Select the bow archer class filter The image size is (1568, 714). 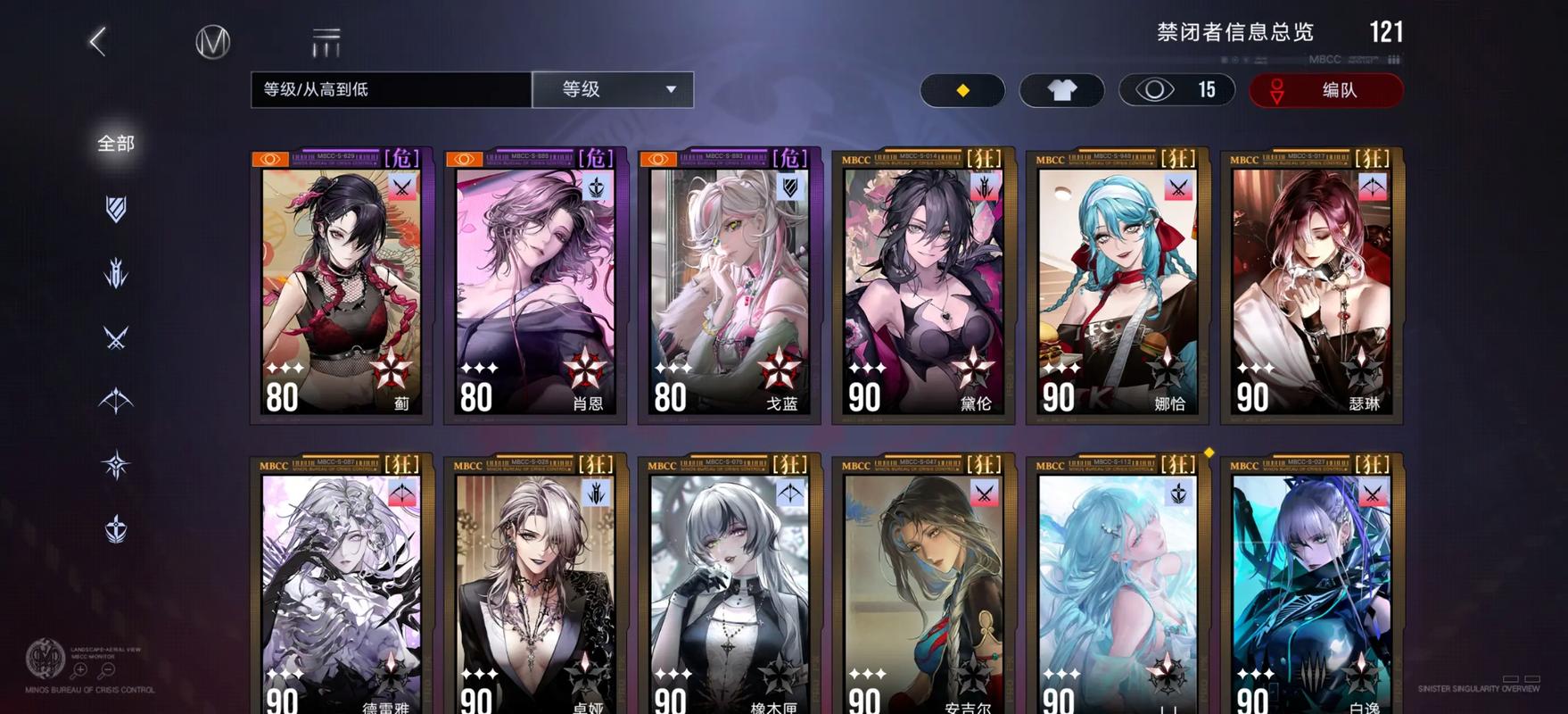(114, 402)
